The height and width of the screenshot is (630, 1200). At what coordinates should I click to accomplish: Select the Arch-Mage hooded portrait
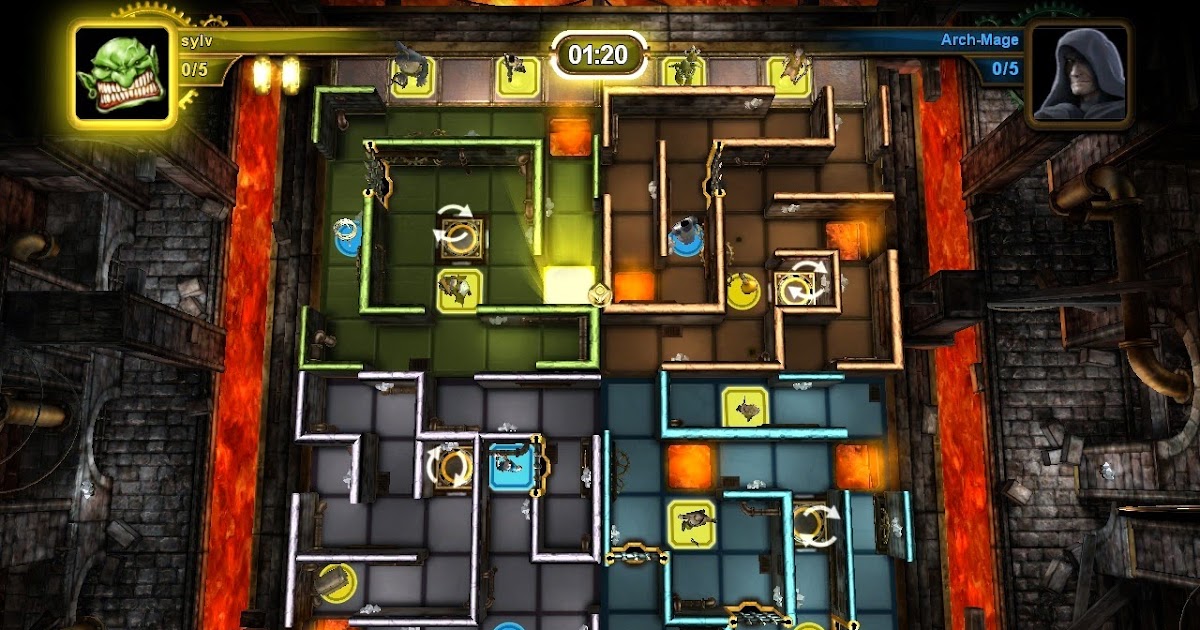1079,73
